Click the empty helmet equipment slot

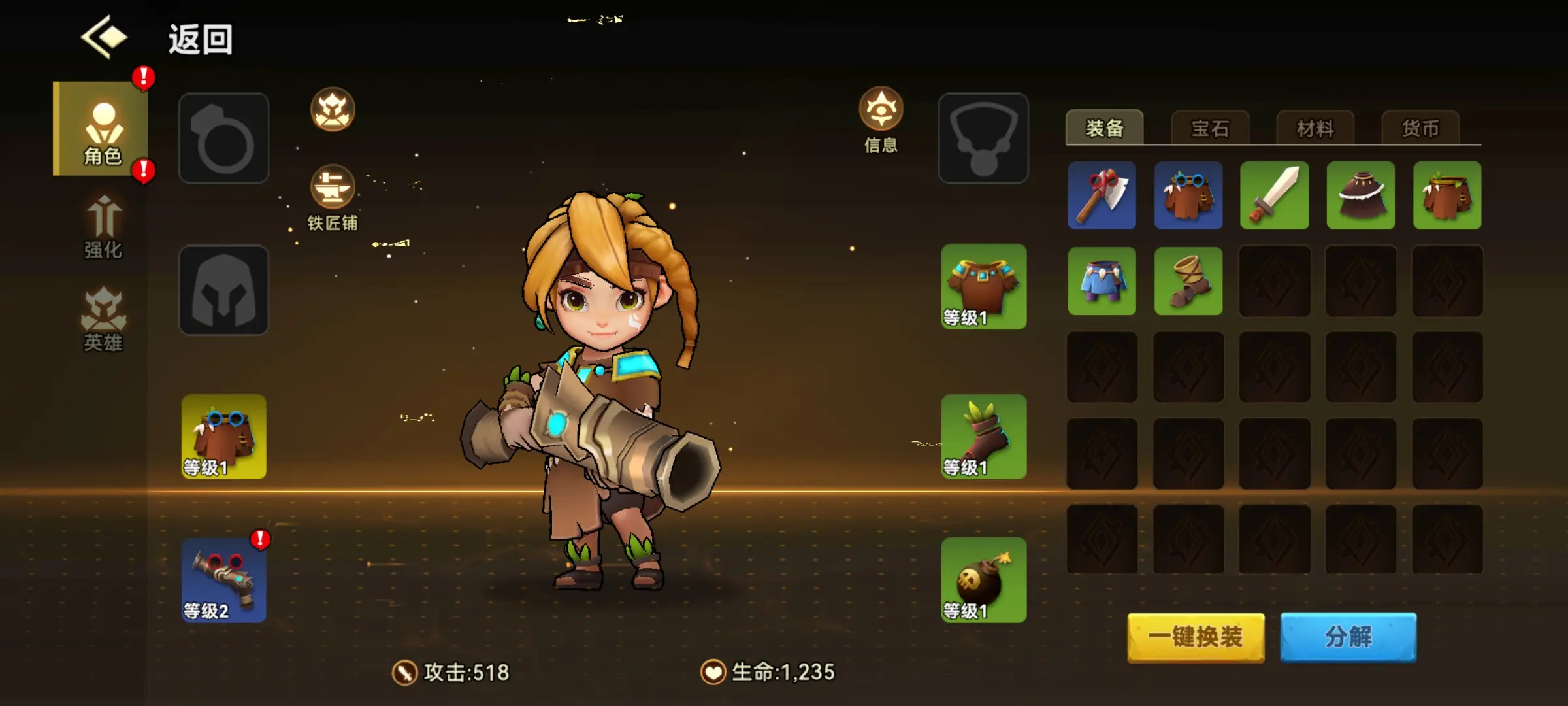pyautogui.click(x=223, y=290)
